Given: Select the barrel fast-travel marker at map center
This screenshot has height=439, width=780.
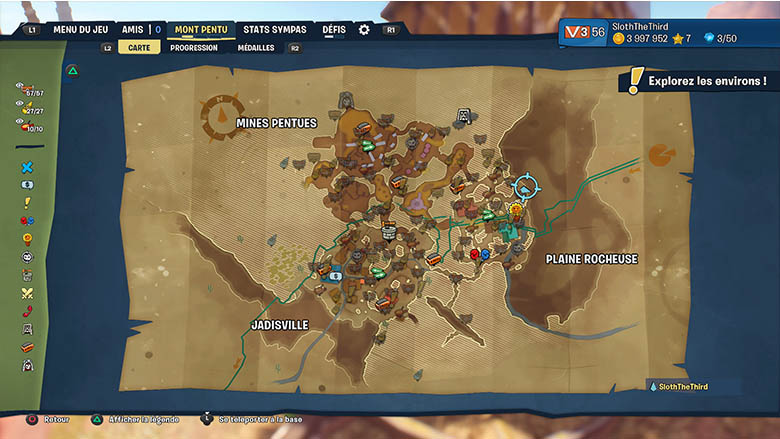Looking at the screenshot, I should click(x=389, y=232).
